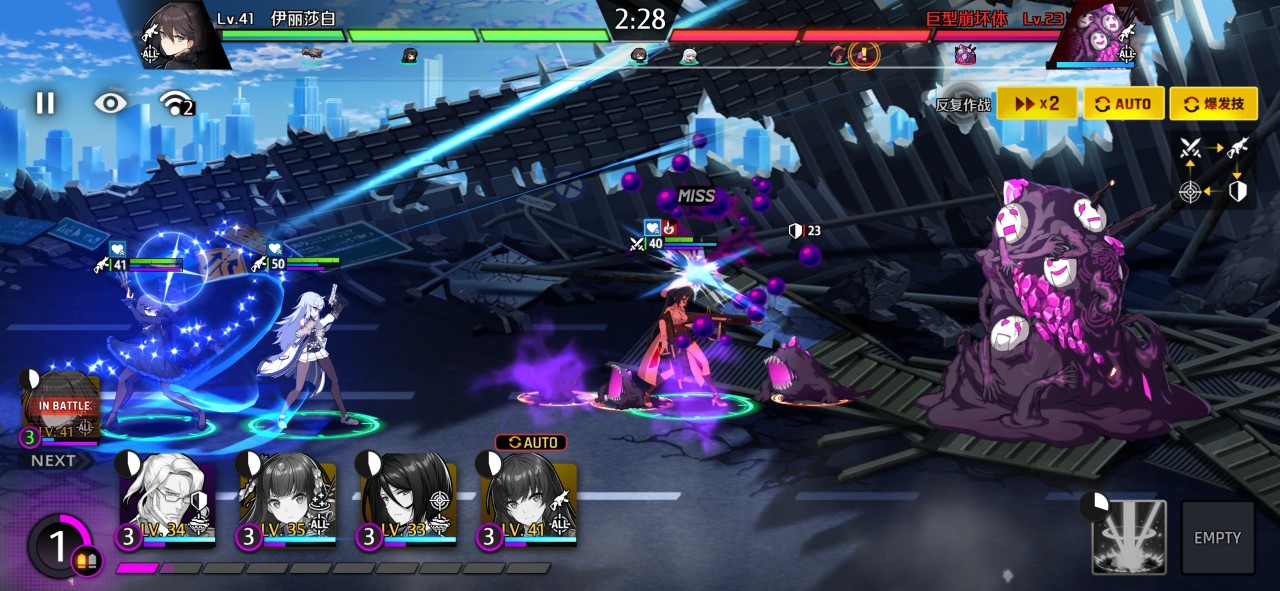This screenshot has height=591, width=1280.
Task: Select the EMPTY skill slot
Action: pos(1217,537)
